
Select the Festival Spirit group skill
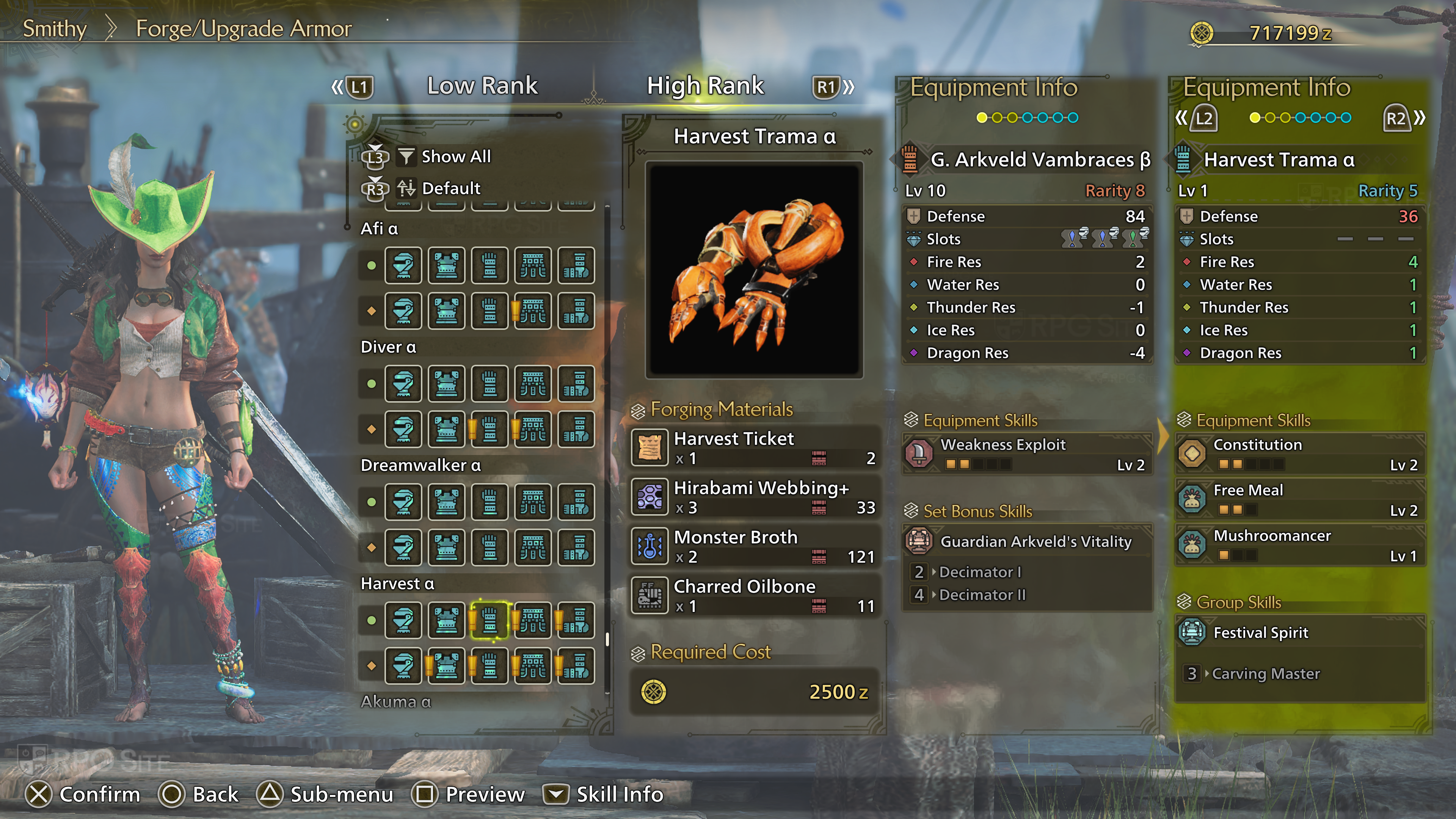1300,632
